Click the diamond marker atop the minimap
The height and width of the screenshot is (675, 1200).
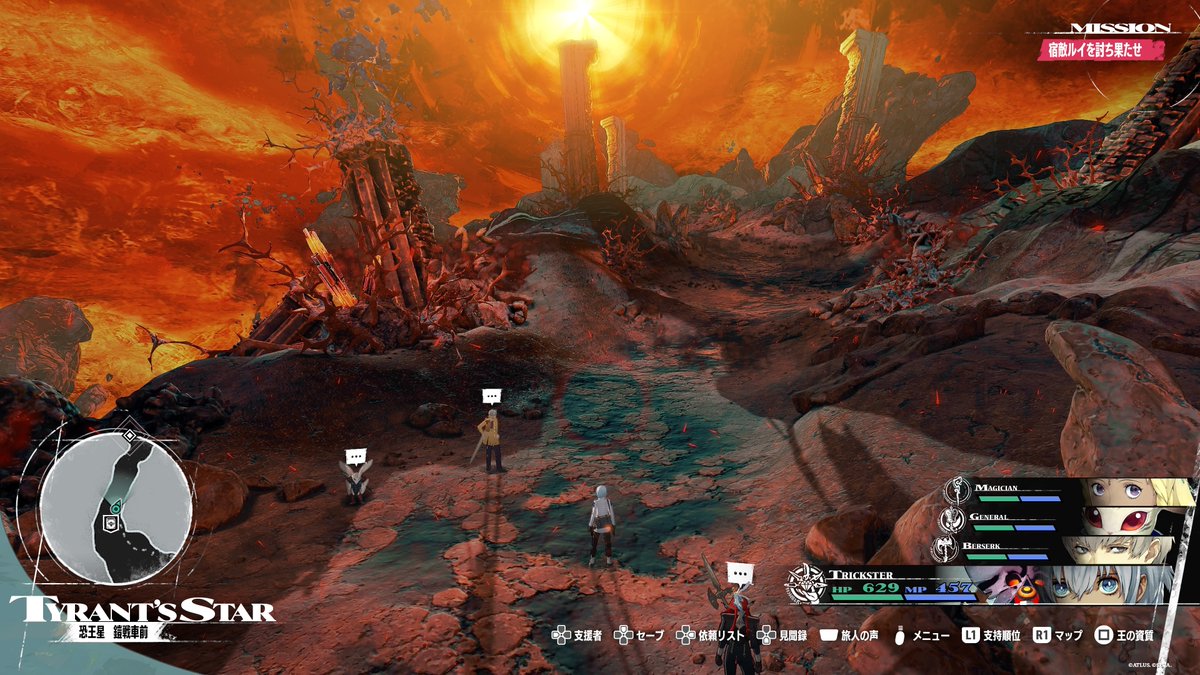point(129,436)
